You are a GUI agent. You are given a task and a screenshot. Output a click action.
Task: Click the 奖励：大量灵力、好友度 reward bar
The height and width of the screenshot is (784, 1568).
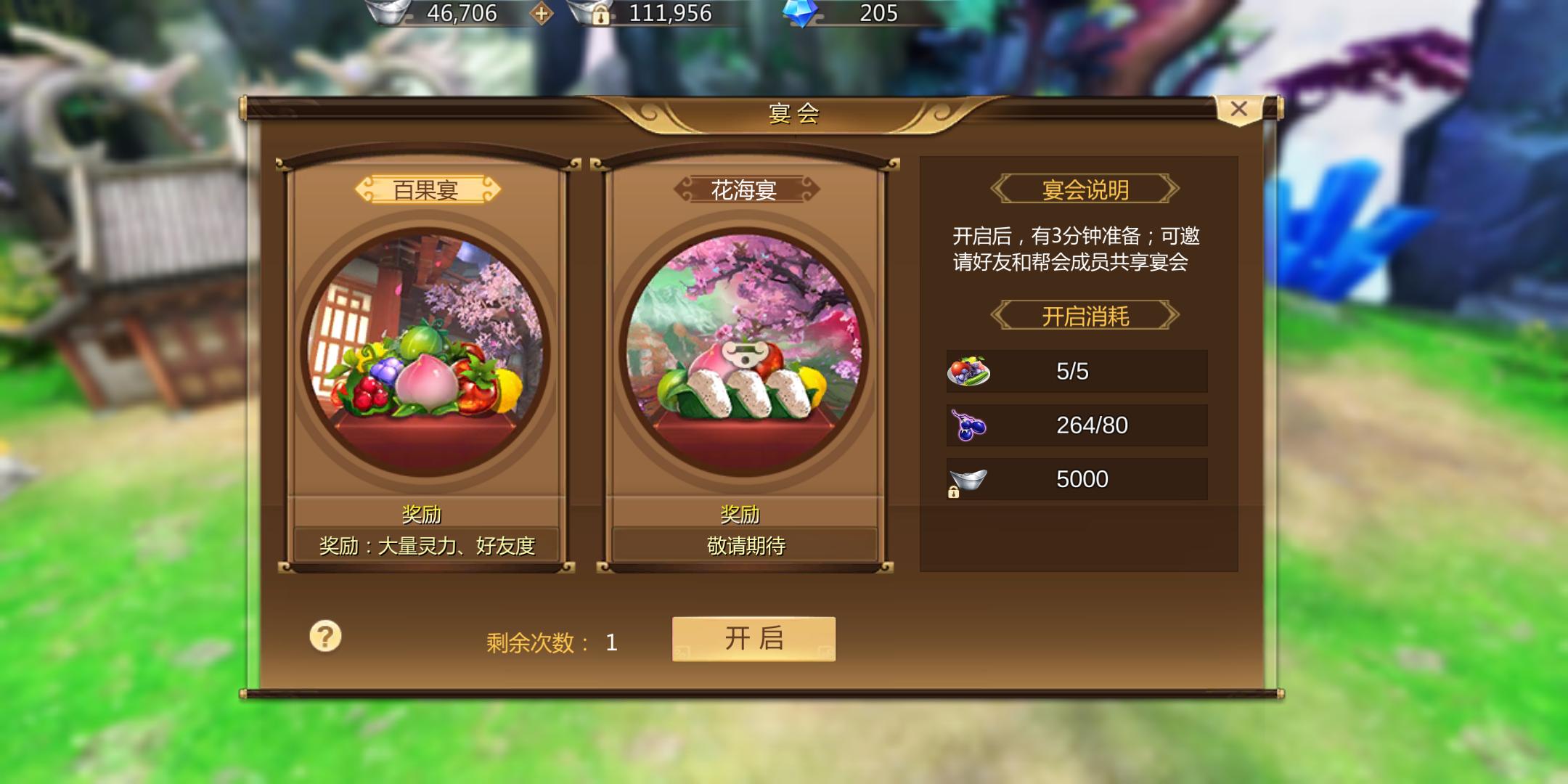click(x=428, y=545)
